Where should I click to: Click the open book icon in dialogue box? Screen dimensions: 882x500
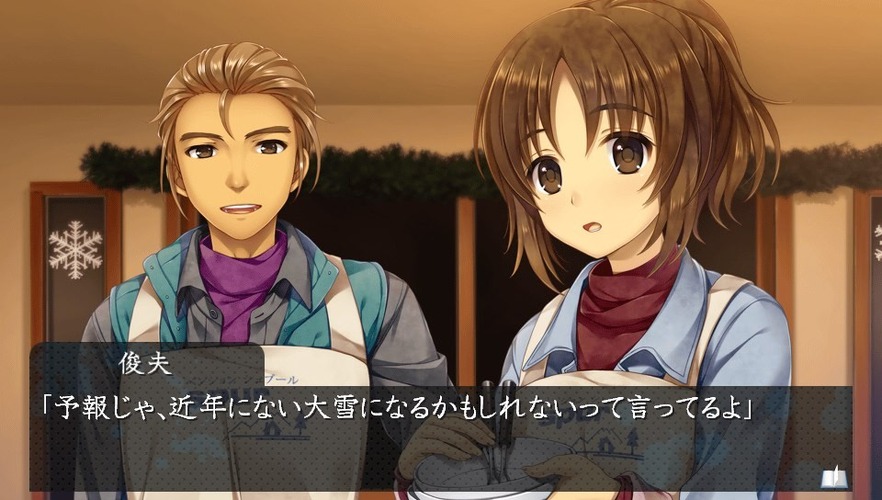(x=832, y=477)
